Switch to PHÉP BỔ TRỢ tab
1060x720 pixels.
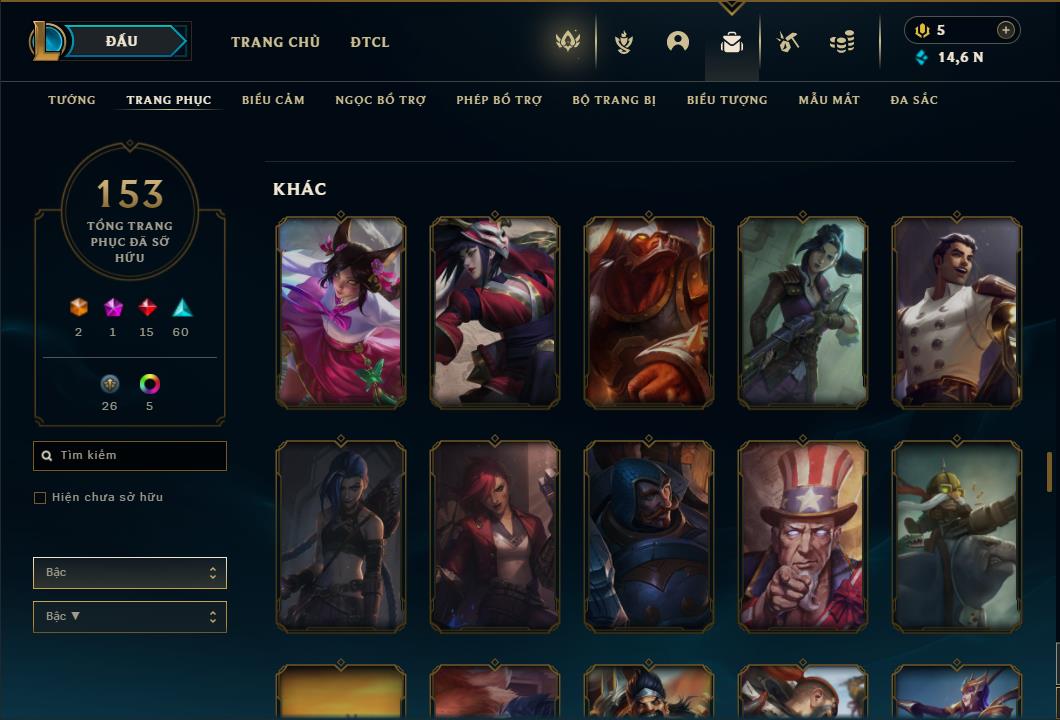[x=499, y=100]
